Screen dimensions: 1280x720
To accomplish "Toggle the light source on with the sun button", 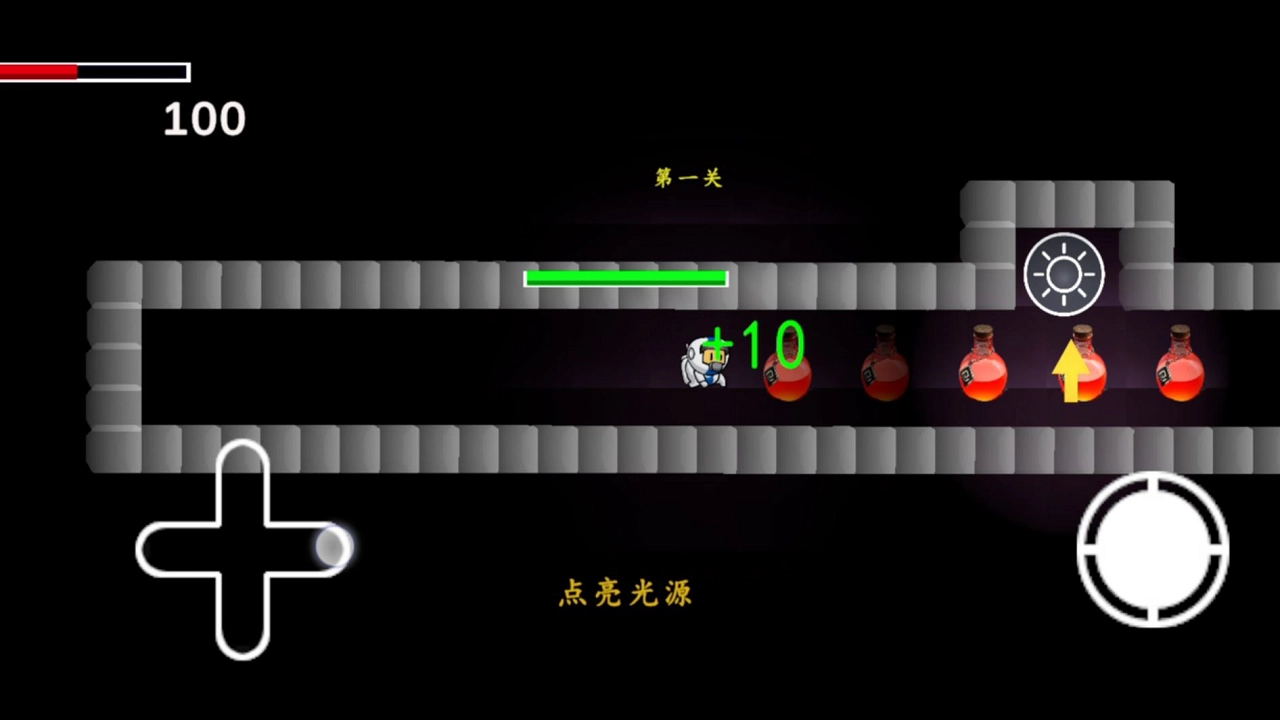I will (x=1063, y=273).
